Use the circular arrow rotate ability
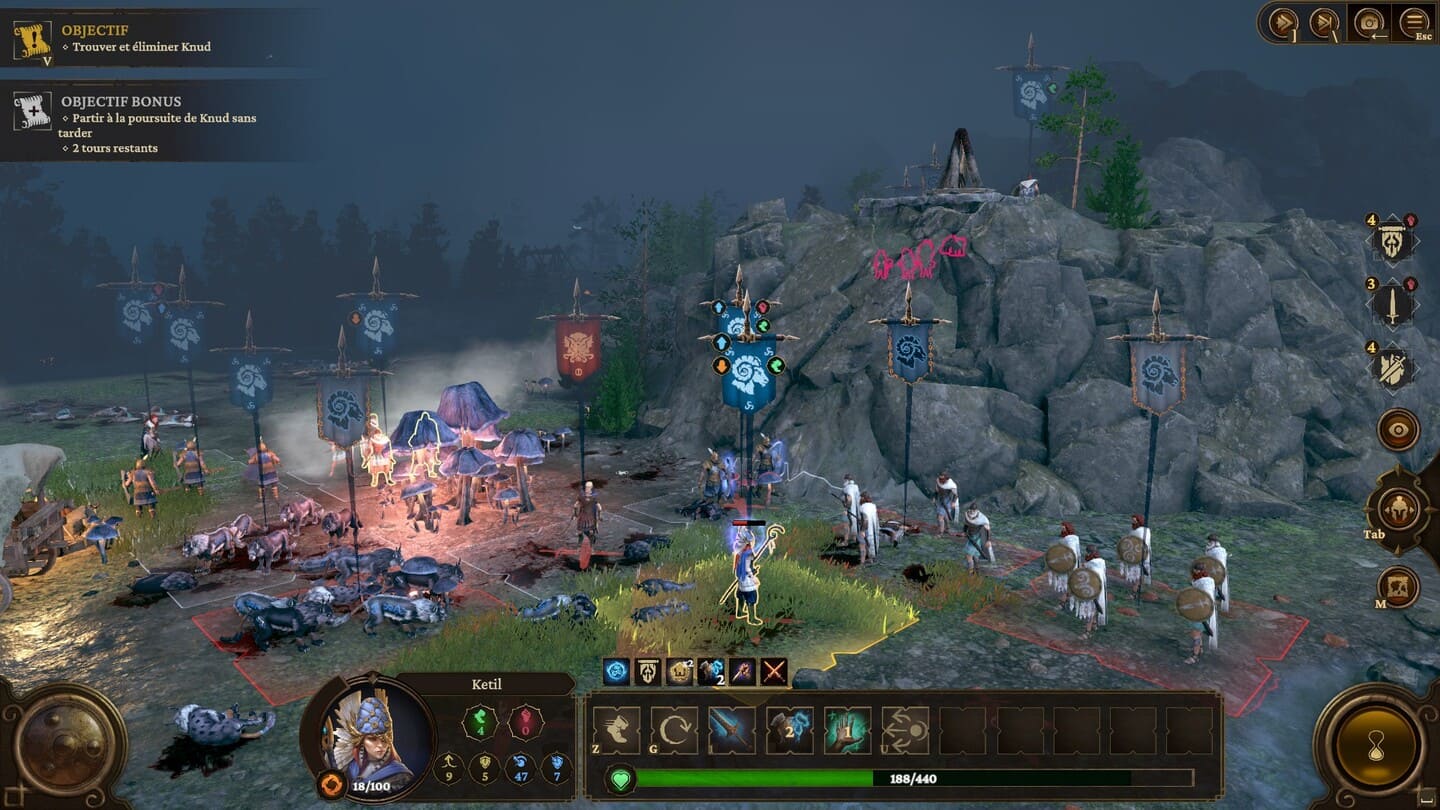 coord(674,730)
